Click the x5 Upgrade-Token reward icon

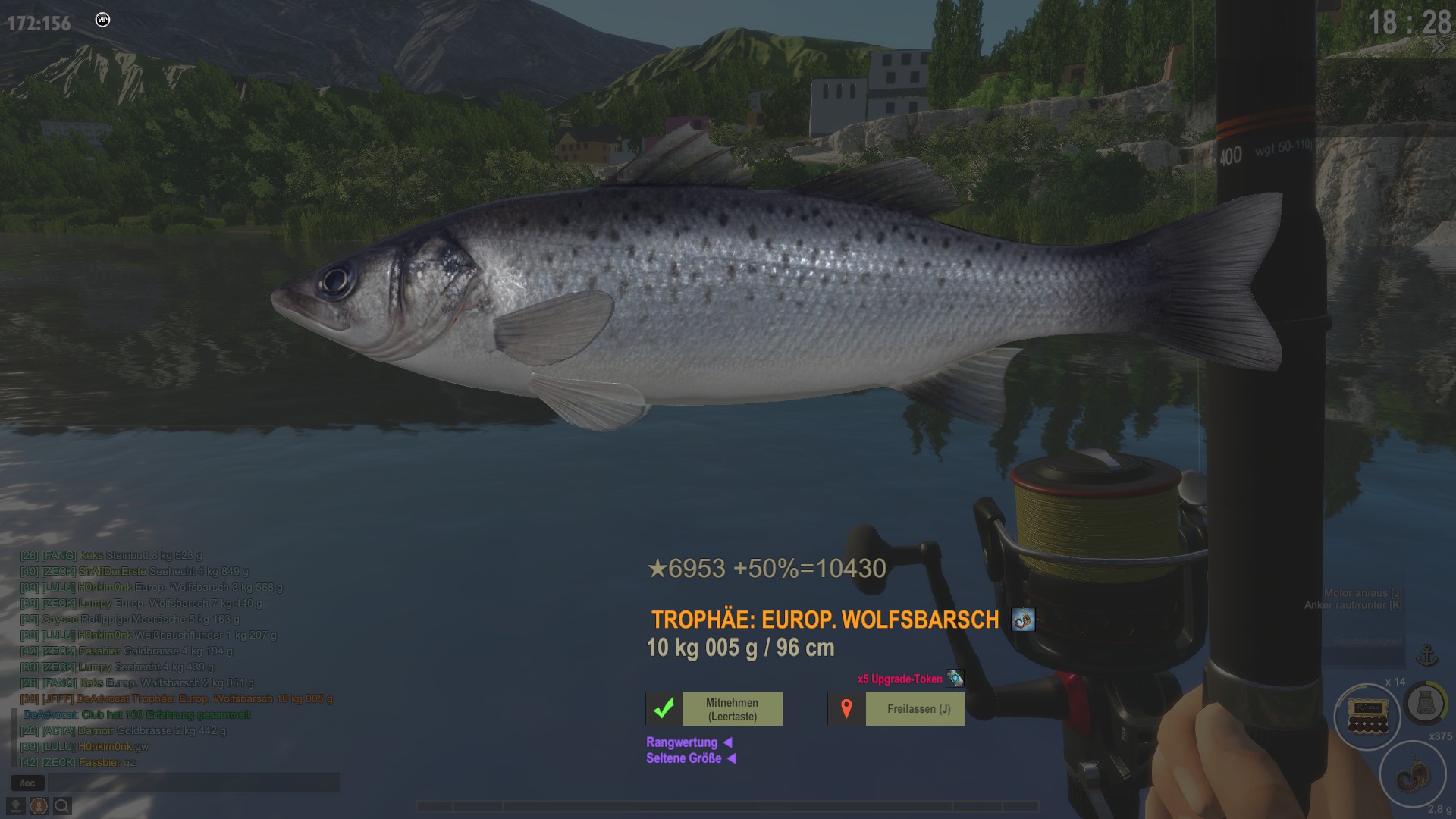955,679
